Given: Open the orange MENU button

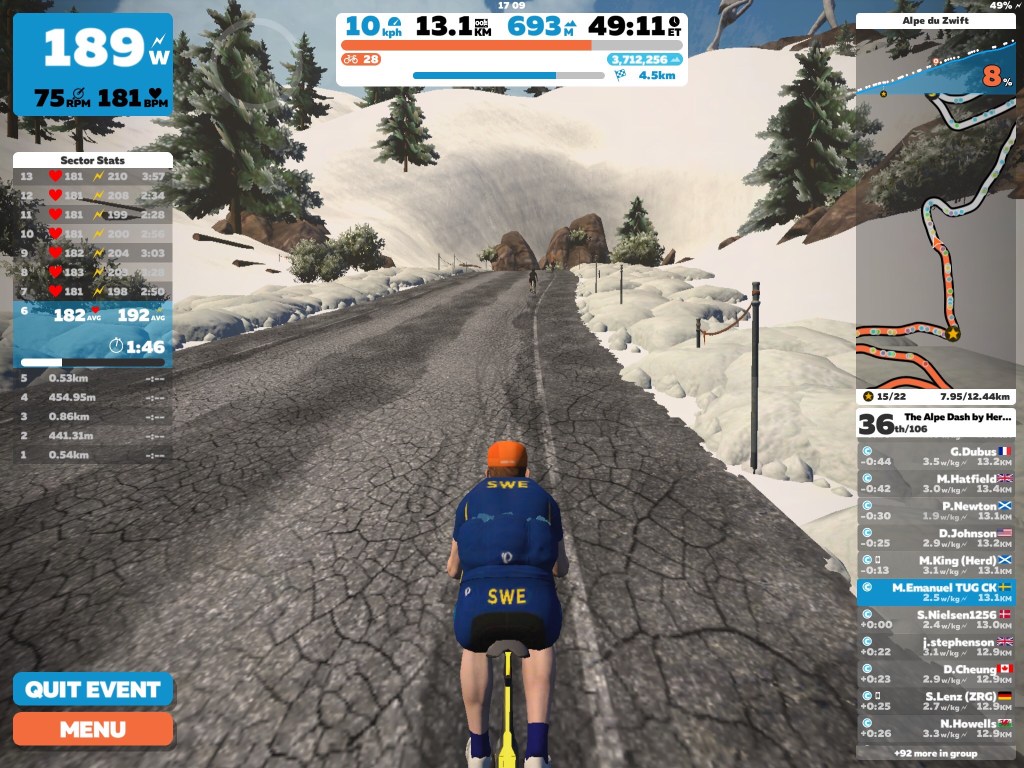Looking at the screenshot, I should [x=92, y=729].
